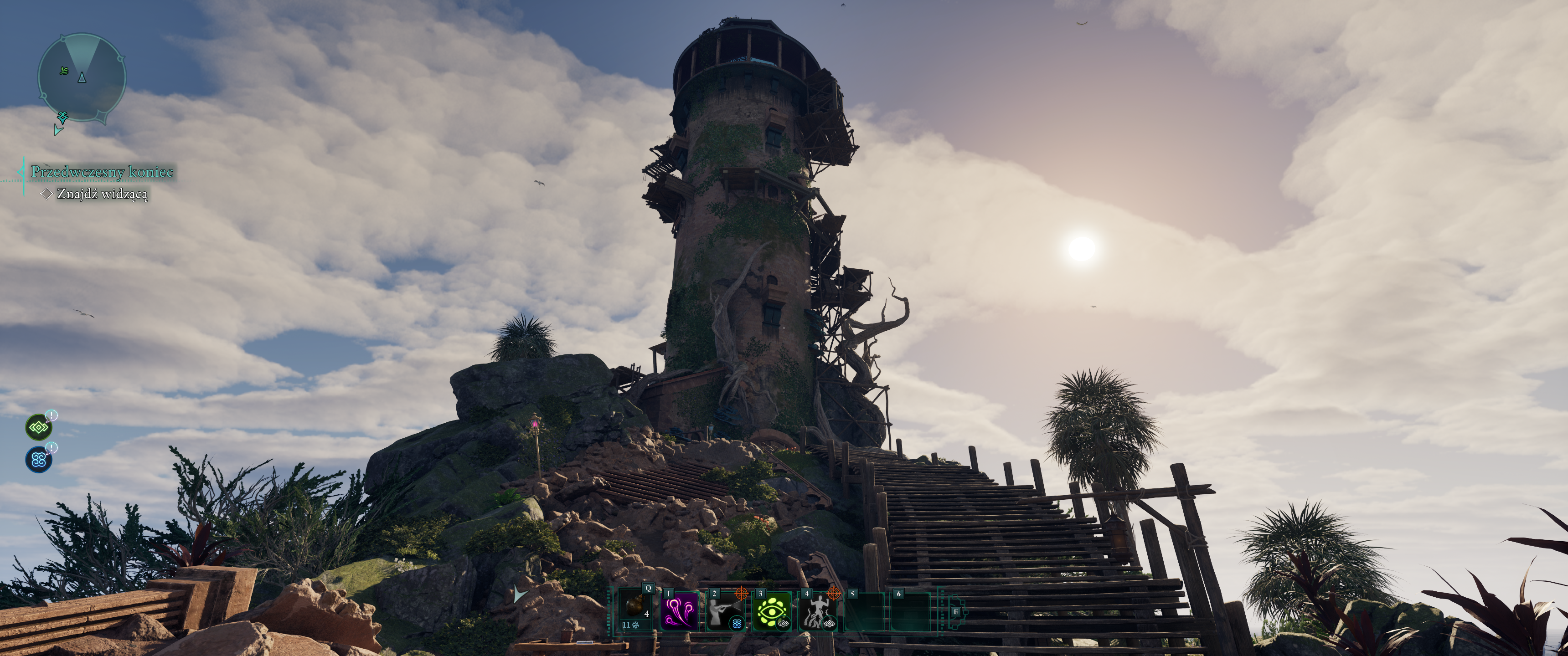Open the Przedwczesny koniec quest tracker
The height and width of the screenshot is (656, 1568).
tap(102, 172)
